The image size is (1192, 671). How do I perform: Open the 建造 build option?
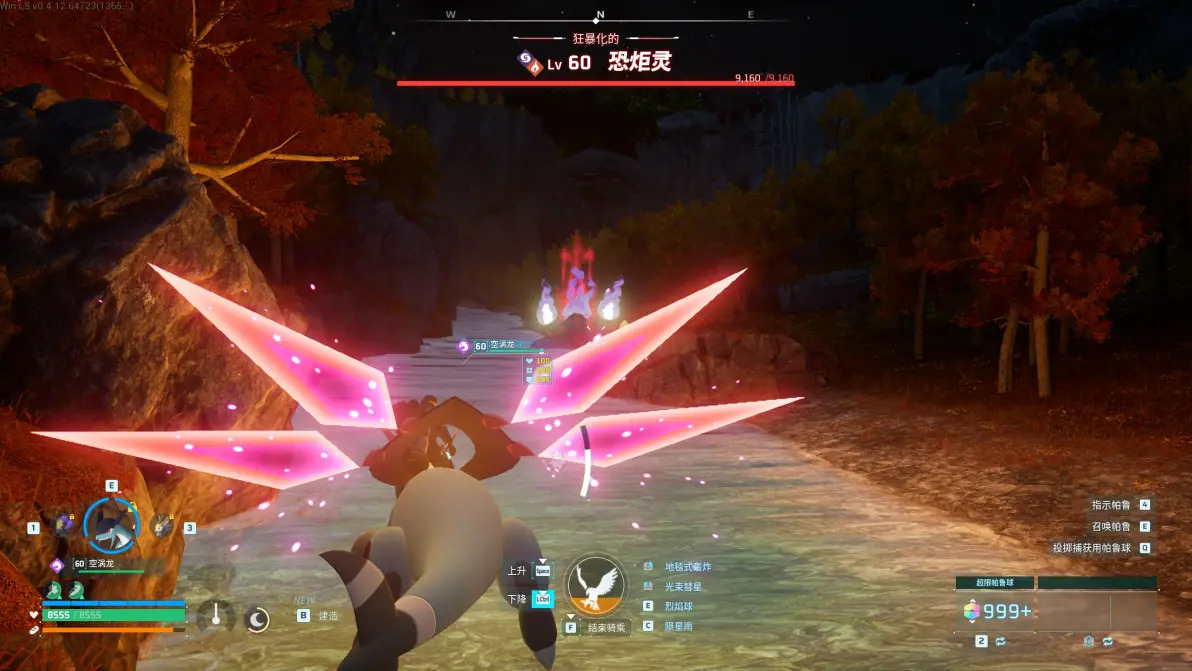click(x=327, y=616)
